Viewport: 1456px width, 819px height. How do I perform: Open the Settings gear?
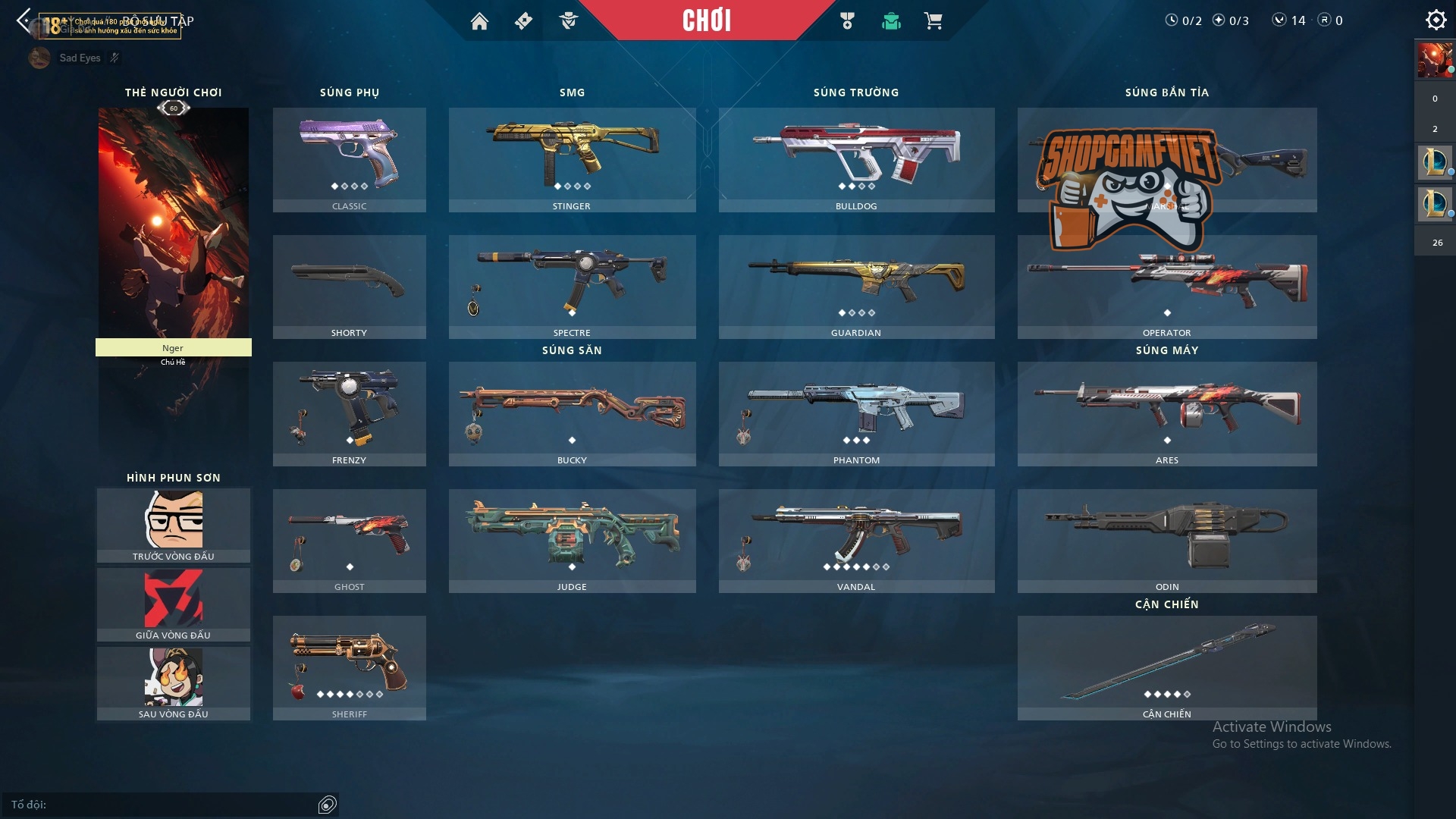(x=1436, y=20)
